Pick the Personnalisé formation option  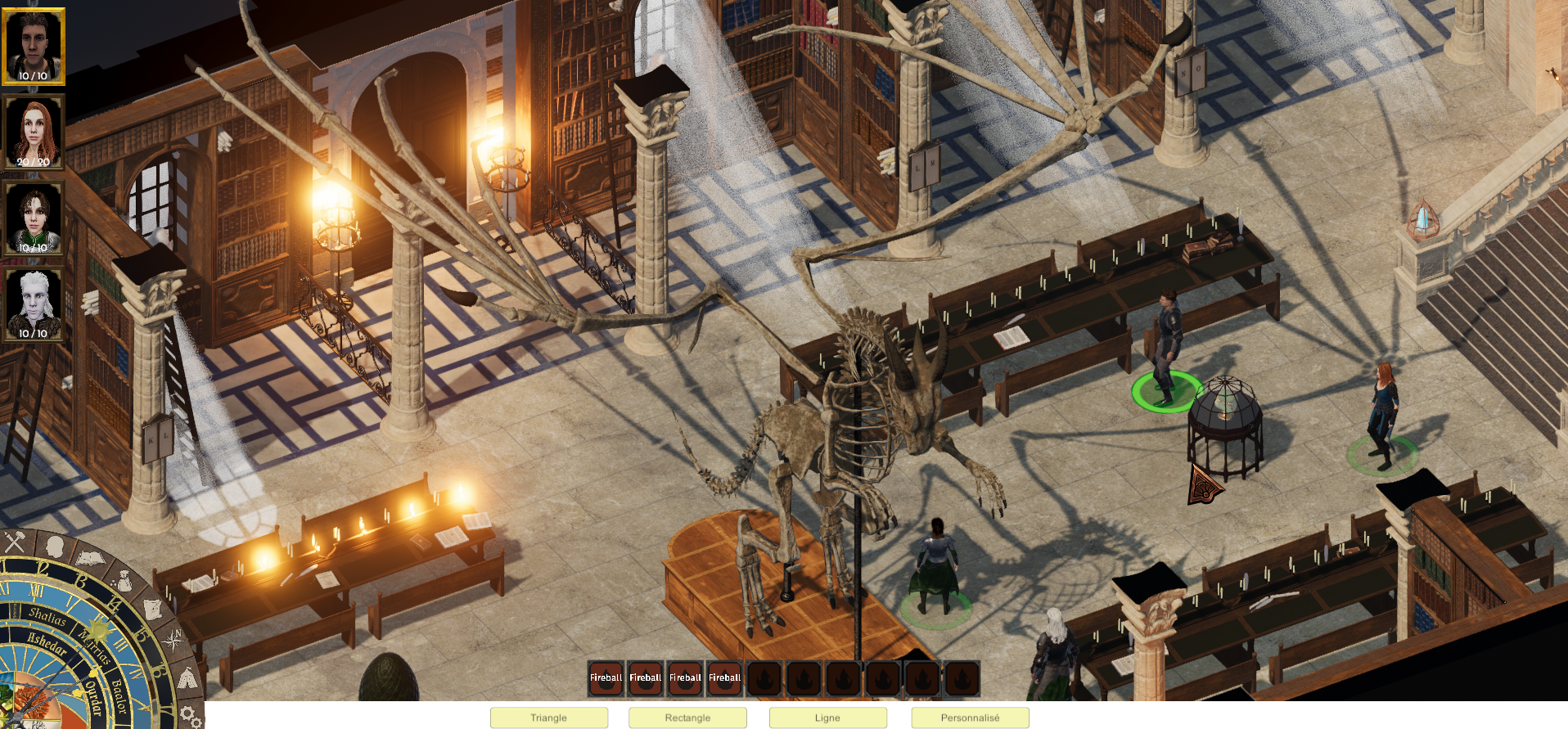(x=970, y=718)
